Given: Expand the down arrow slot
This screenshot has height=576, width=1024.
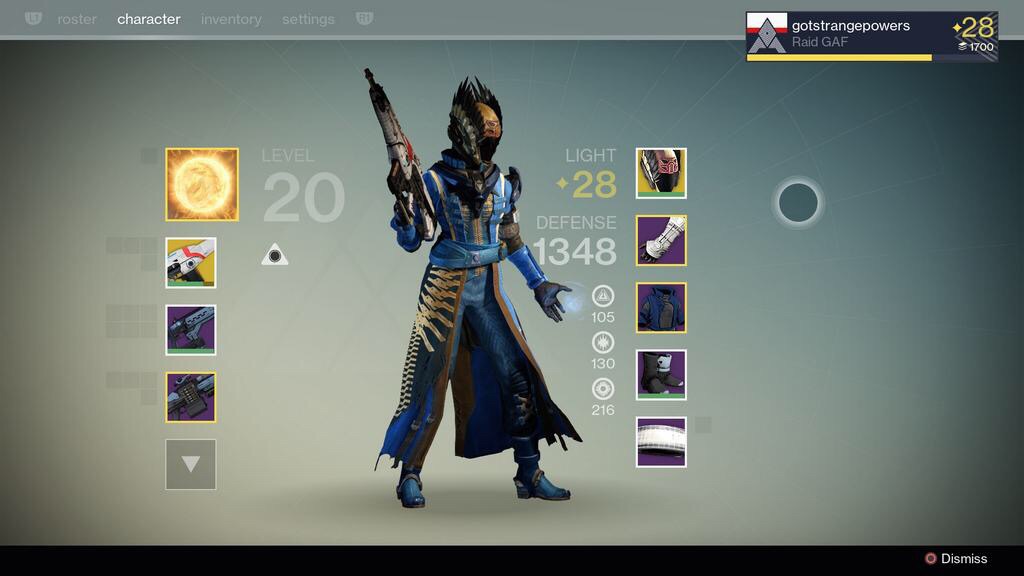Looking at the screenshot, I should tap(191, 464).
